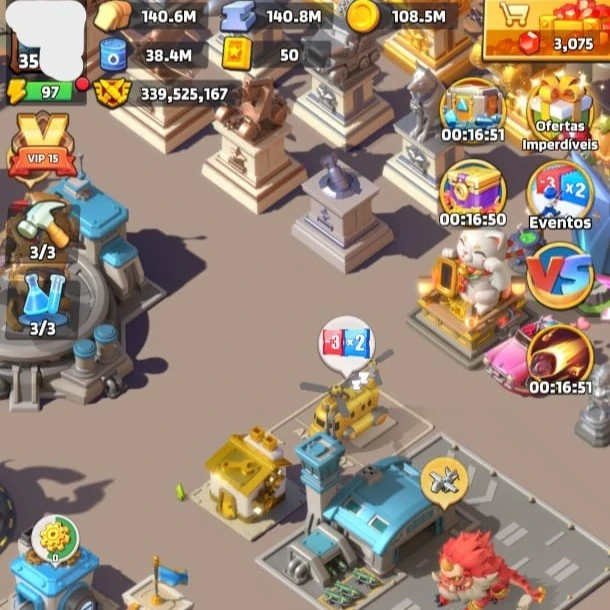Tap the lightning bolt stamina bar
The width and height of the screenshot is (610, 610).
[x=45, y=92]
